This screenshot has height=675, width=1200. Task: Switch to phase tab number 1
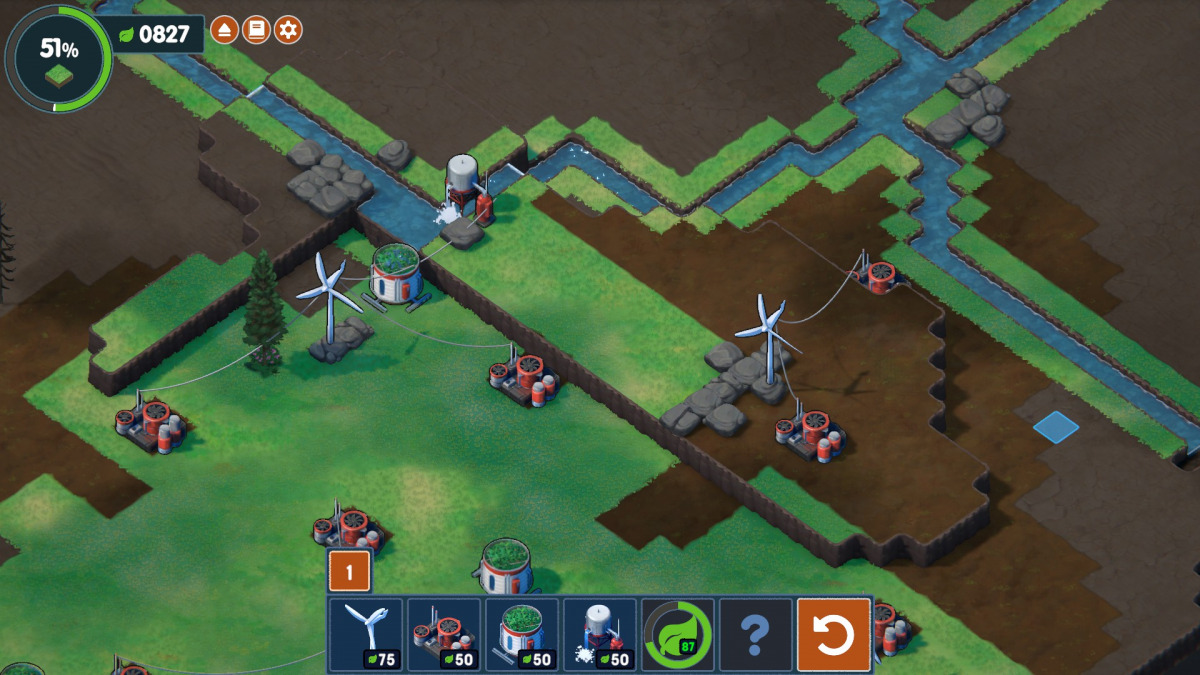350,572
